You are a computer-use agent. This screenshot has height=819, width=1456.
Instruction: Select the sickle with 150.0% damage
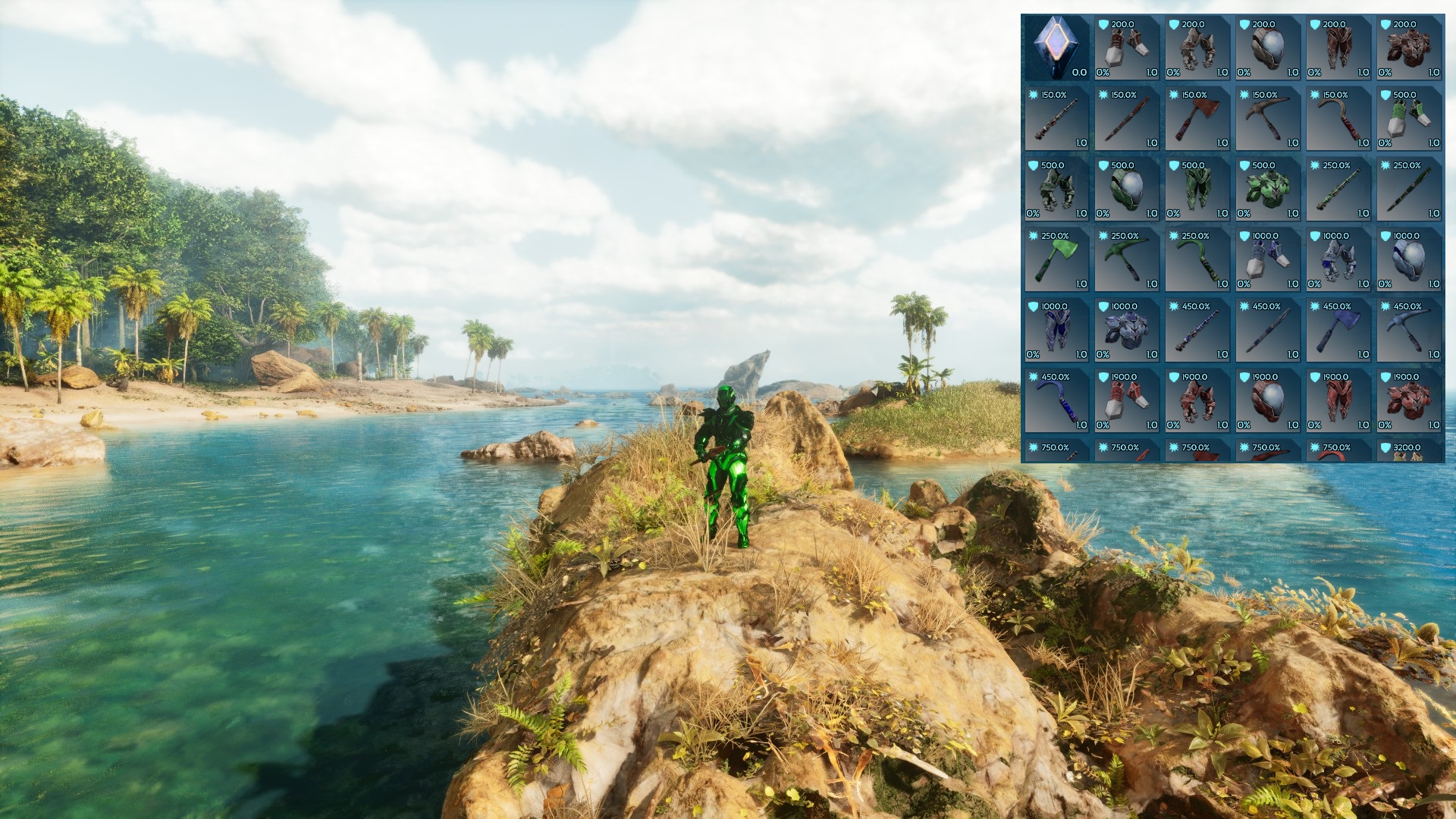[1338, 119]
